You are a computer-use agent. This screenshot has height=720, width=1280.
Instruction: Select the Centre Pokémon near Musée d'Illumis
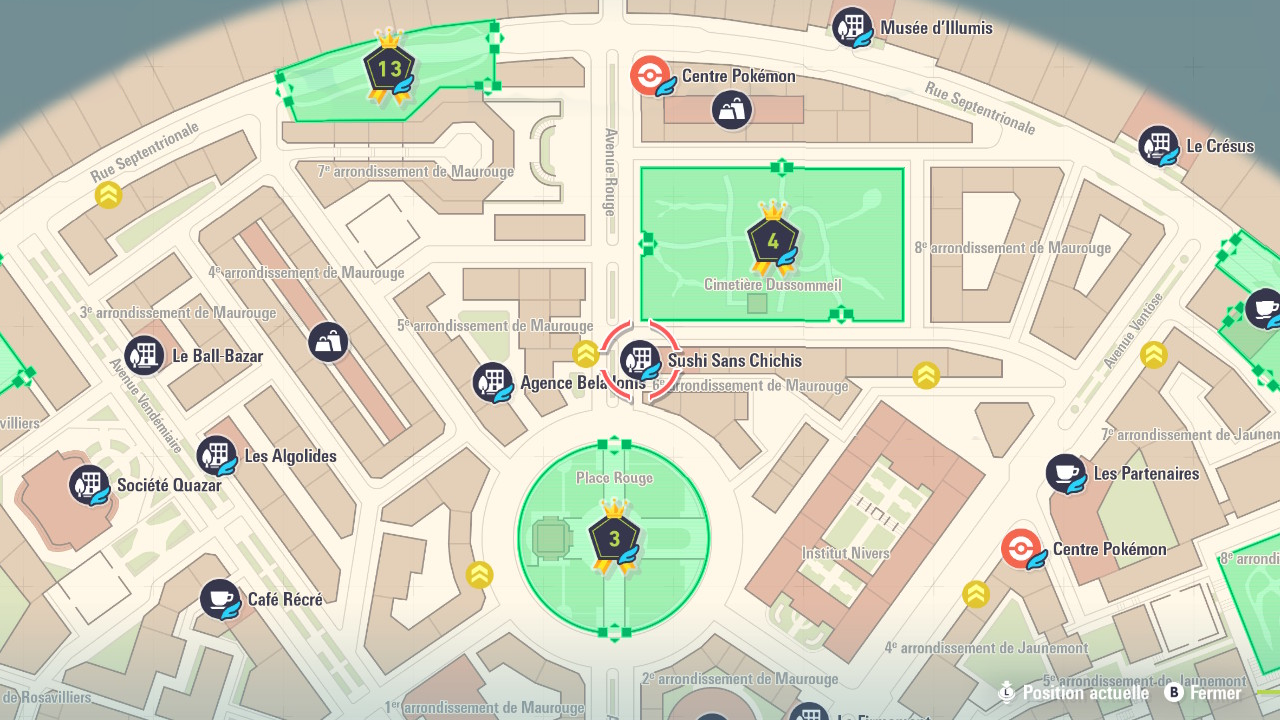[x=650, y=76]
